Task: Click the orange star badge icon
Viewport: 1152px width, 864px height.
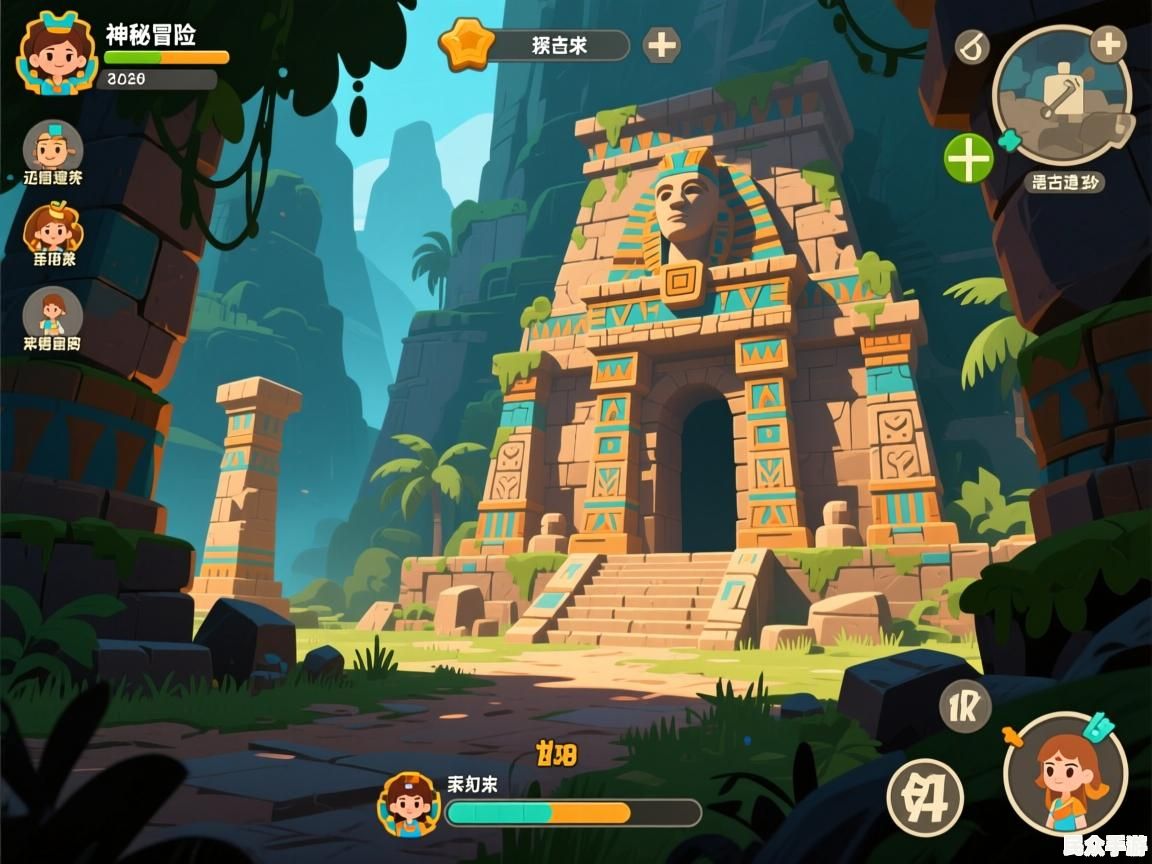Action: point(468,45)
